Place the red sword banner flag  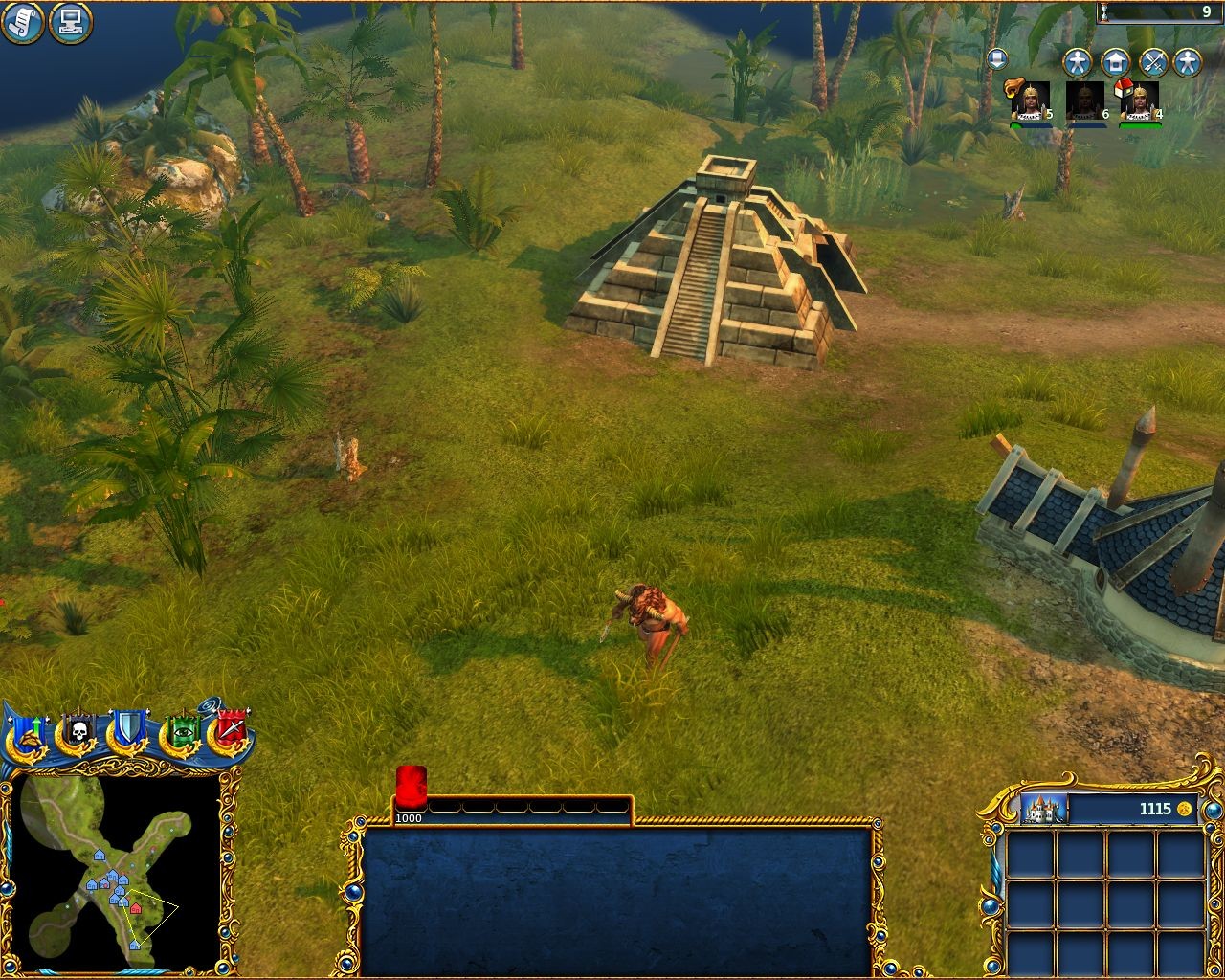coord(231,732)
